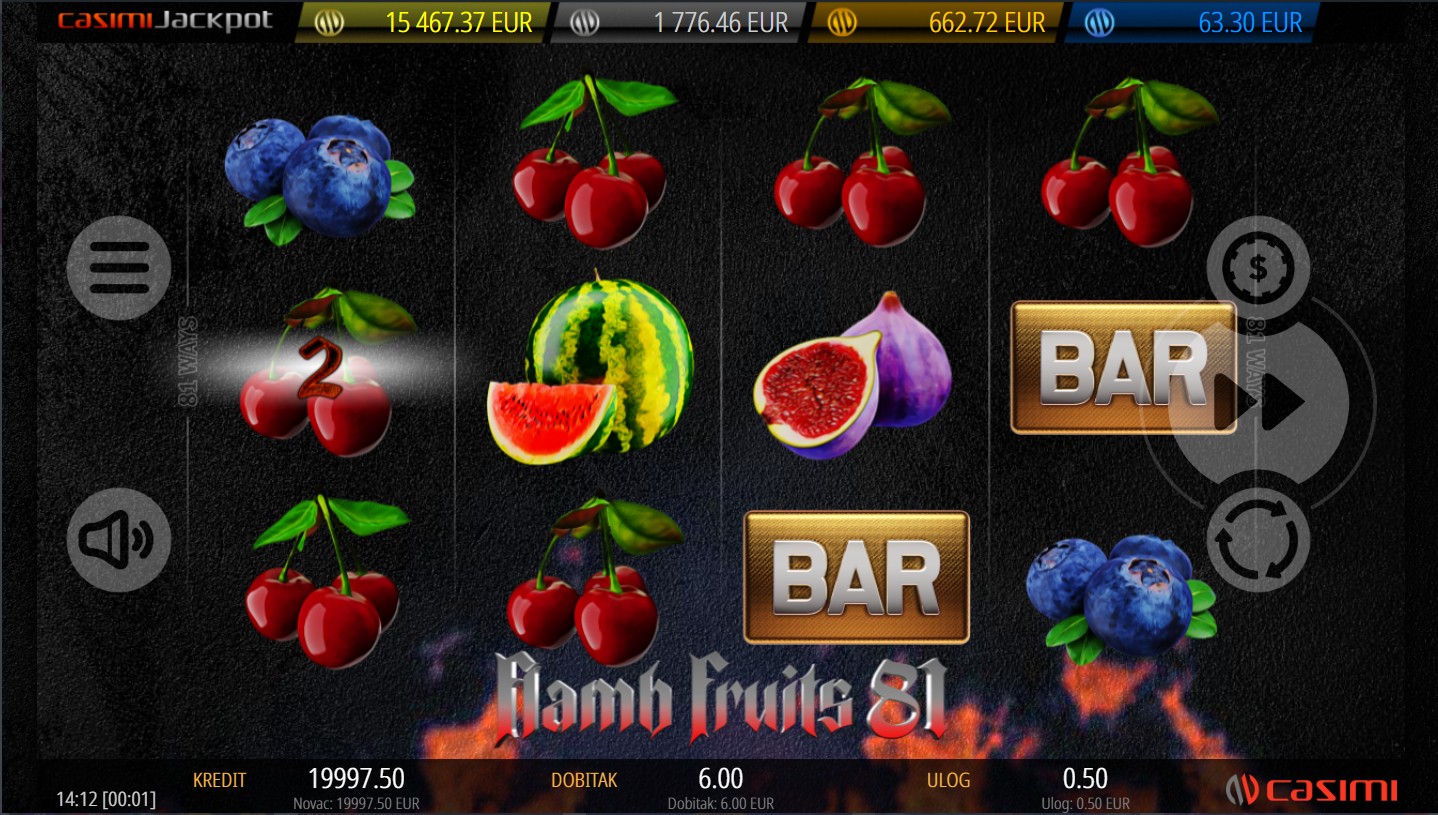Screen dimensions: 1438x815
Task: Open the hamburger menu
Action: pos(119,267)
